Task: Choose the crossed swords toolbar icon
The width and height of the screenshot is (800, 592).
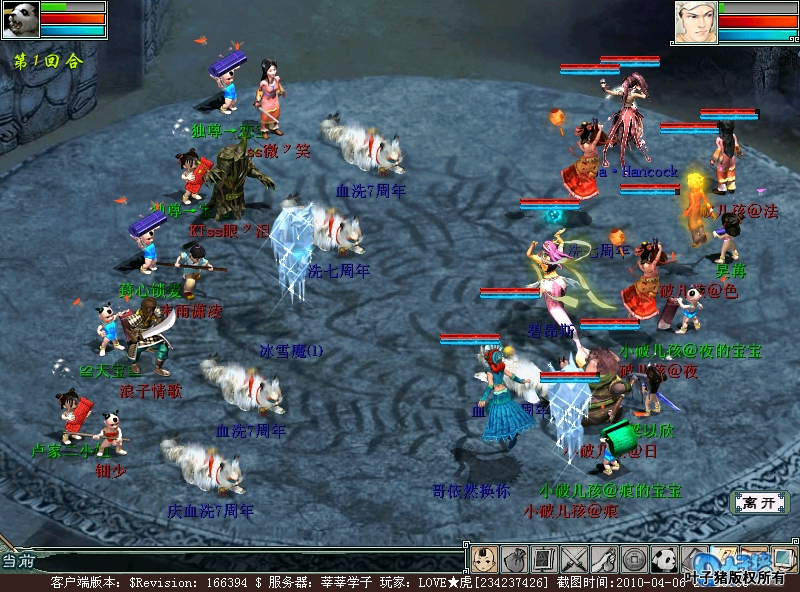Action: [x=574, y=558]
